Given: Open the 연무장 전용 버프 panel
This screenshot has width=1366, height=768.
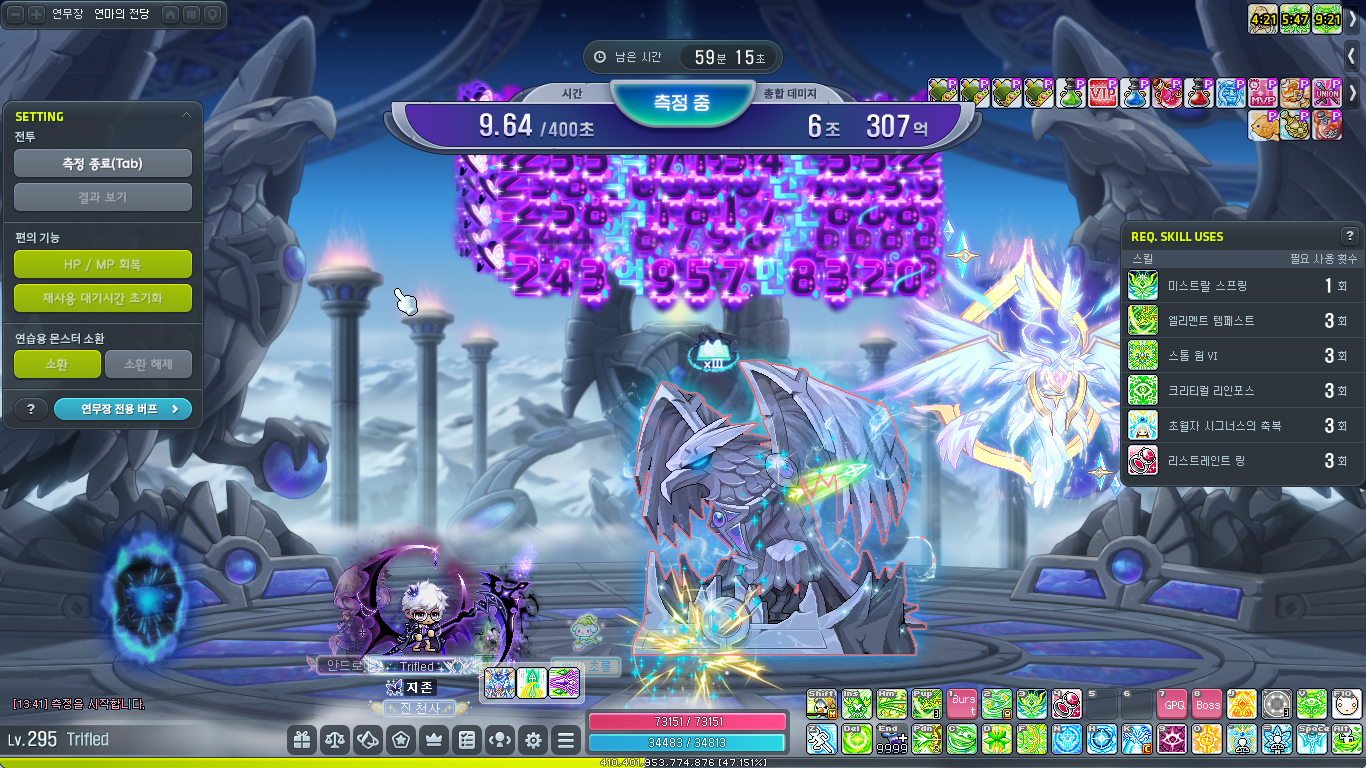Looking at the screenshot, I should 122,408.
